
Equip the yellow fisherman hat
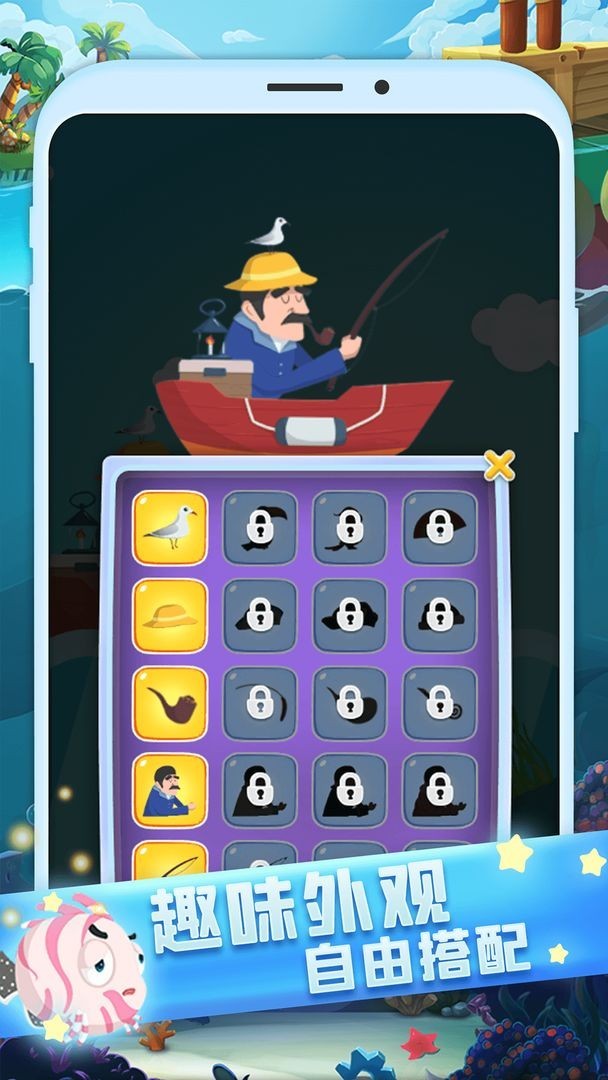[170, 615]
